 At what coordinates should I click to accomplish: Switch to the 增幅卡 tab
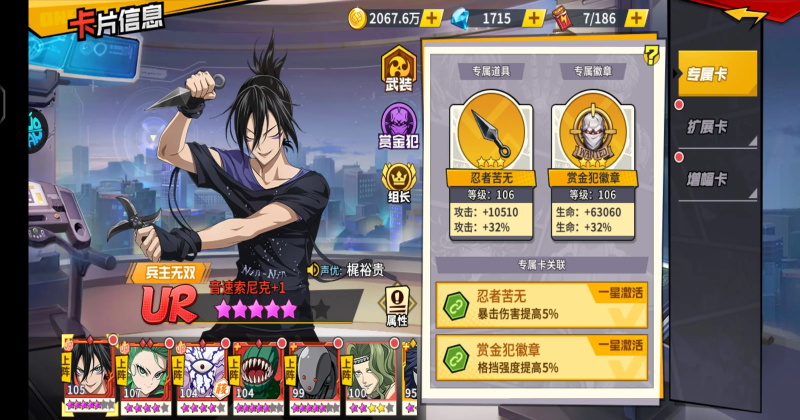click(x=712, y=180)
